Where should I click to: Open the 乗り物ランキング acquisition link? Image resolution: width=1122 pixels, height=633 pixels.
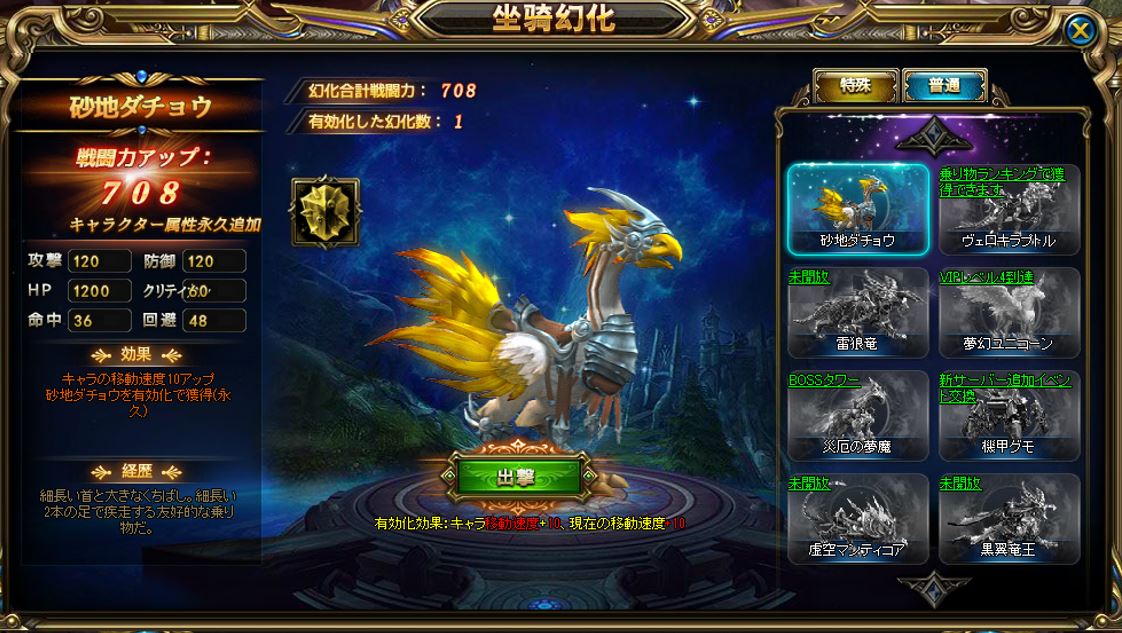(1001, 181)
